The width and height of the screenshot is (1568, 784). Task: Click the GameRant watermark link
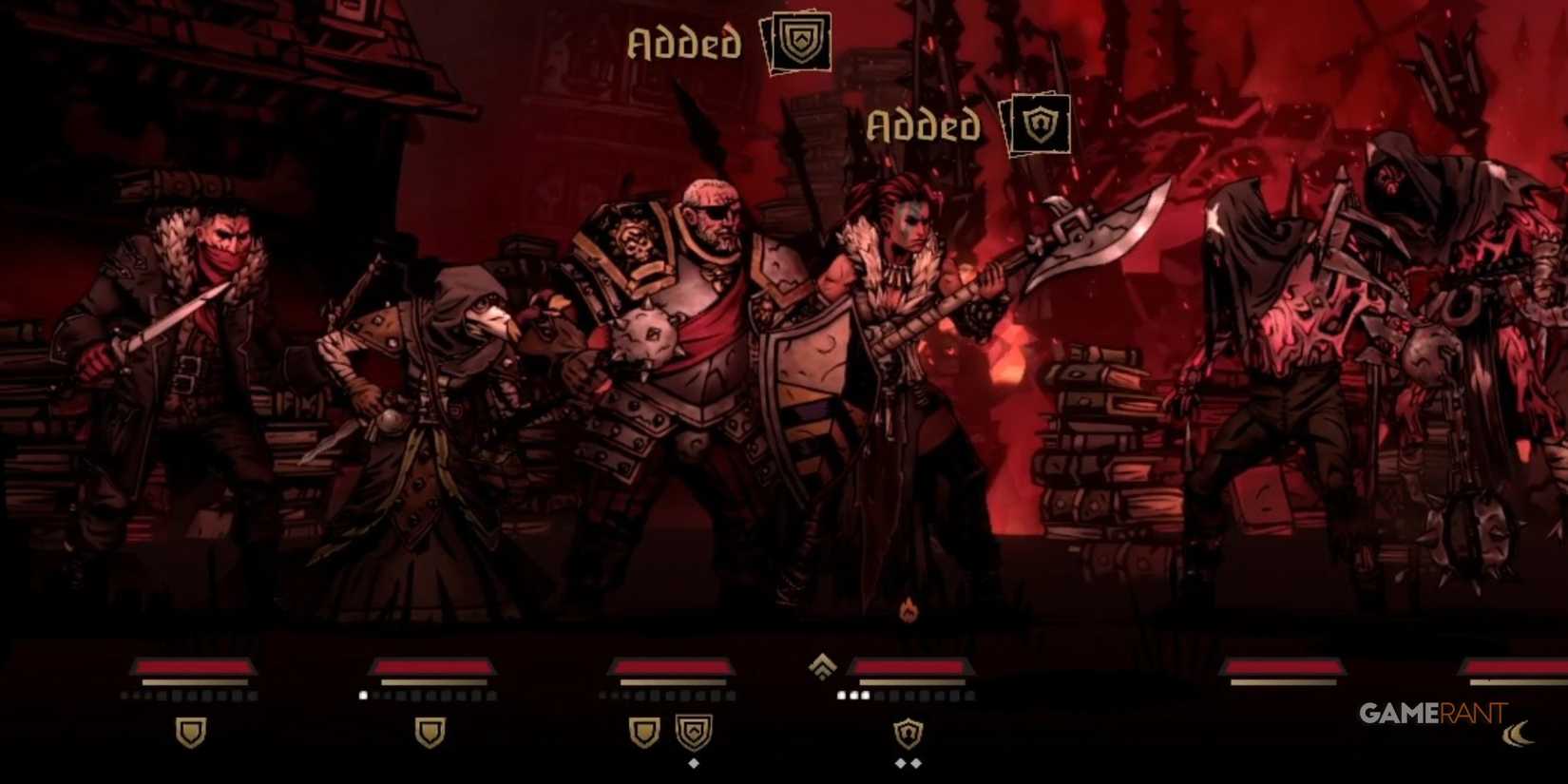coord(1433,712)
